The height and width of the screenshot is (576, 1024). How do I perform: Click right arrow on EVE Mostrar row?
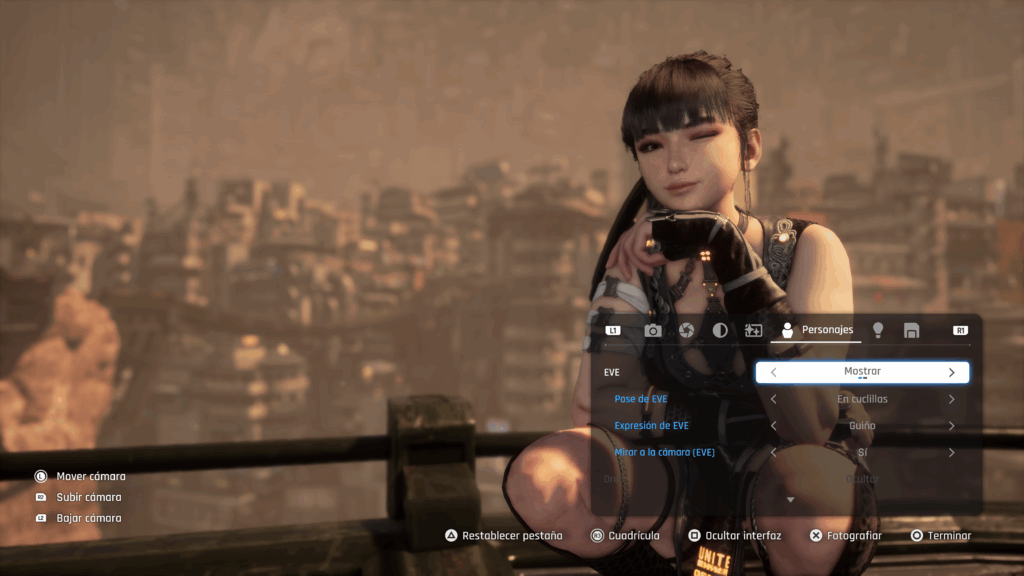pos(951,372)
